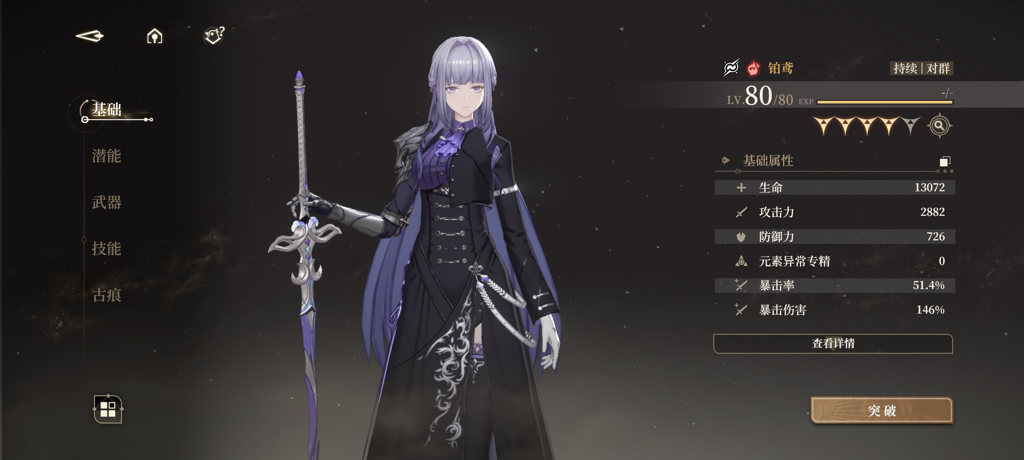Open the four-square grid menu icon
Image resolution: width=1024 pixels, height=460 pixels.
108,408
